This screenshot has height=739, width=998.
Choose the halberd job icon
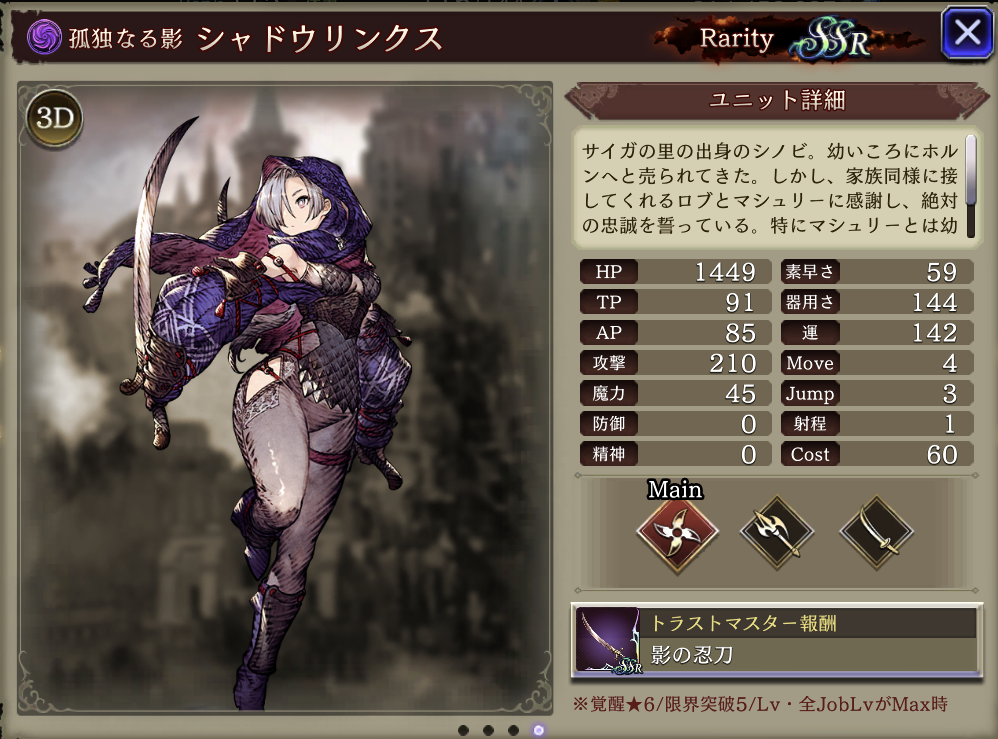[x=777, y=533]
